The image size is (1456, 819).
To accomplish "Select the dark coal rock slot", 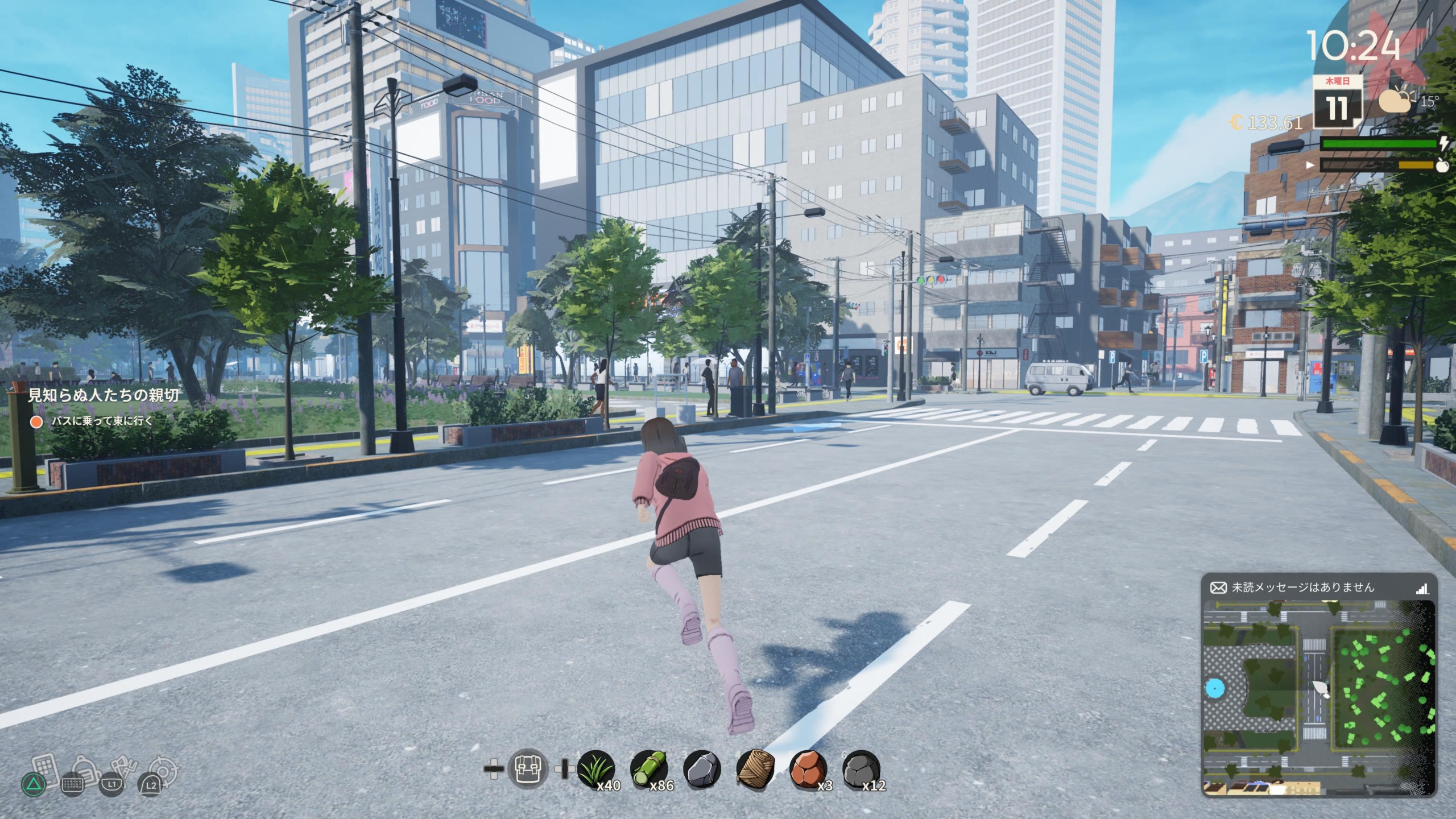I will 861,770.
